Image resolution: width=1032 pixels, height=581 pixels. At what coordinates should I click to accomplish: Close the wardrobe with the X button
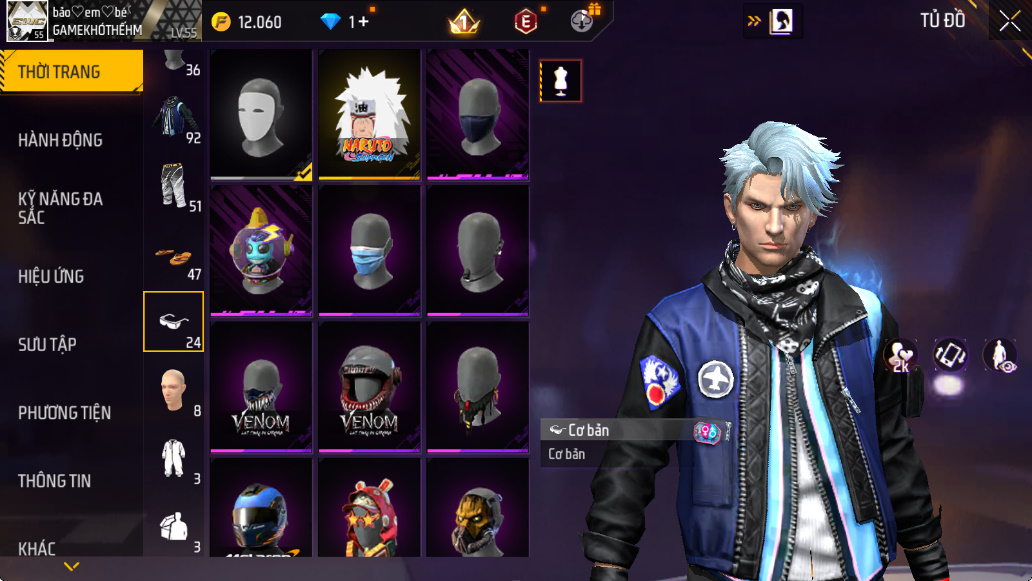pos(1009,20)
